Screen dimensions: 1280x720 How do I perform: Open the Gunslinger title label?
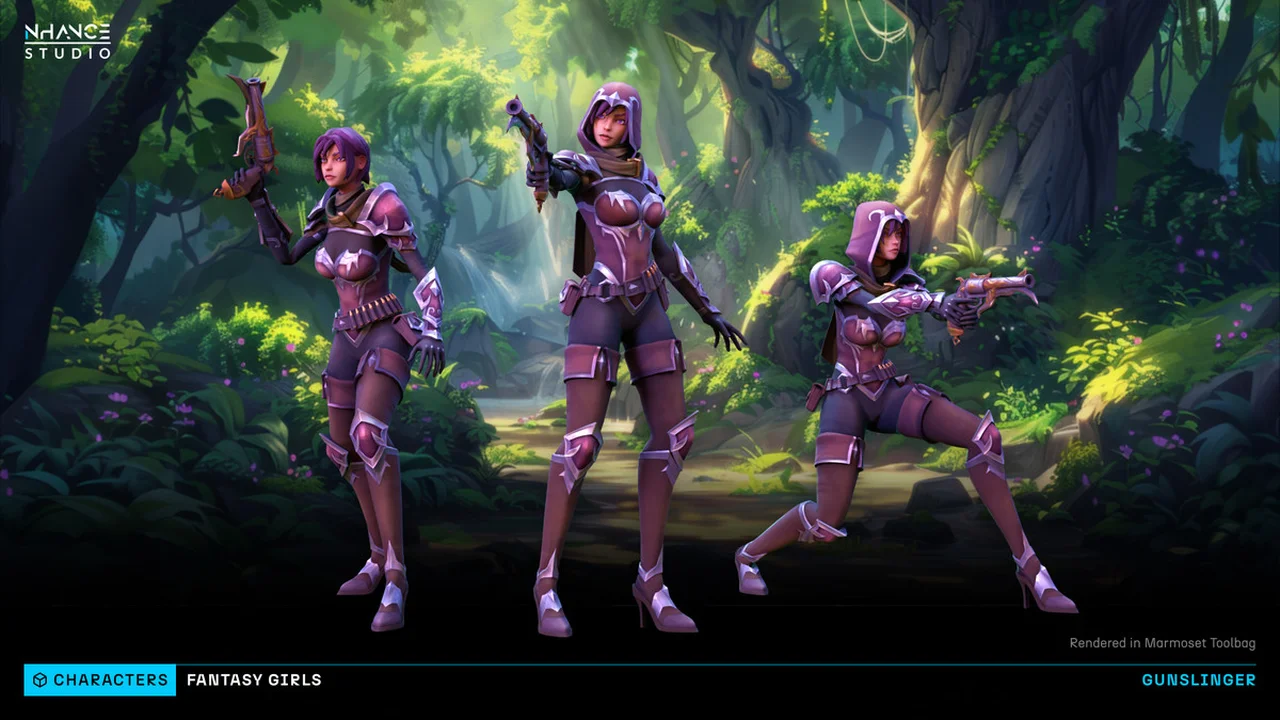point(1198,680)
